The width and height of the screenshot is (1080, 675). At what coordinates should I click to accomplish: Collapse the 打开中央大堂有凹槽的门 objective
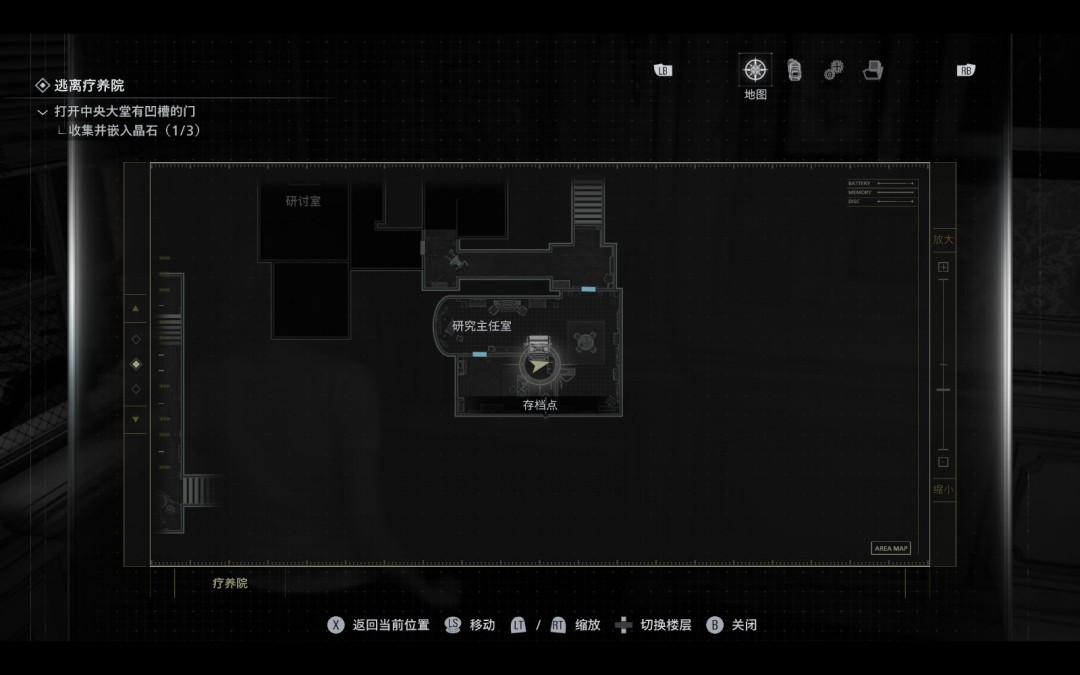pyautogui.click(x=42, y=112)
